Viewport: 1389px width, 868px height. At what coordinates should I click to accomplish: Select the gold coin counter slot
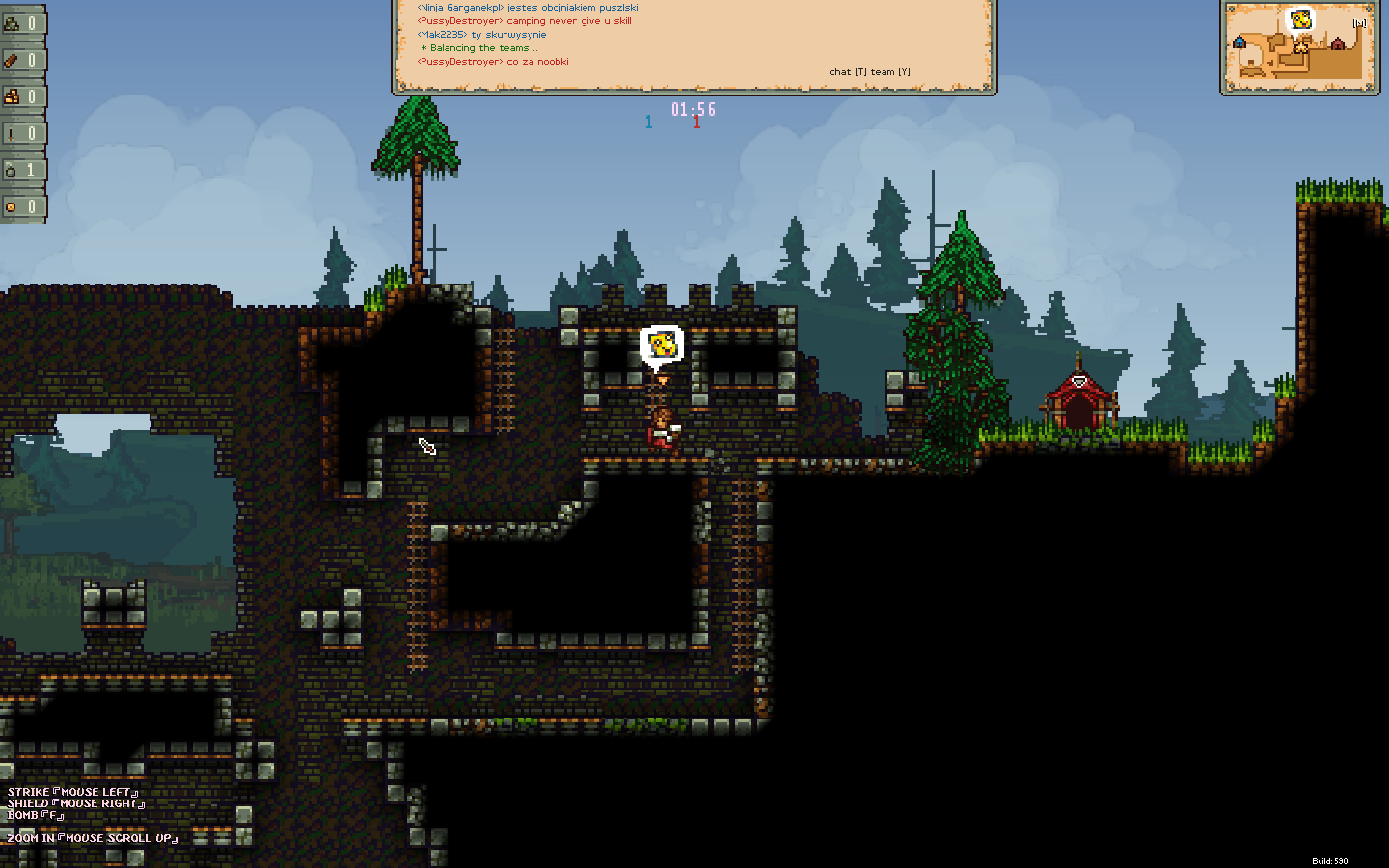pos(21,206)
